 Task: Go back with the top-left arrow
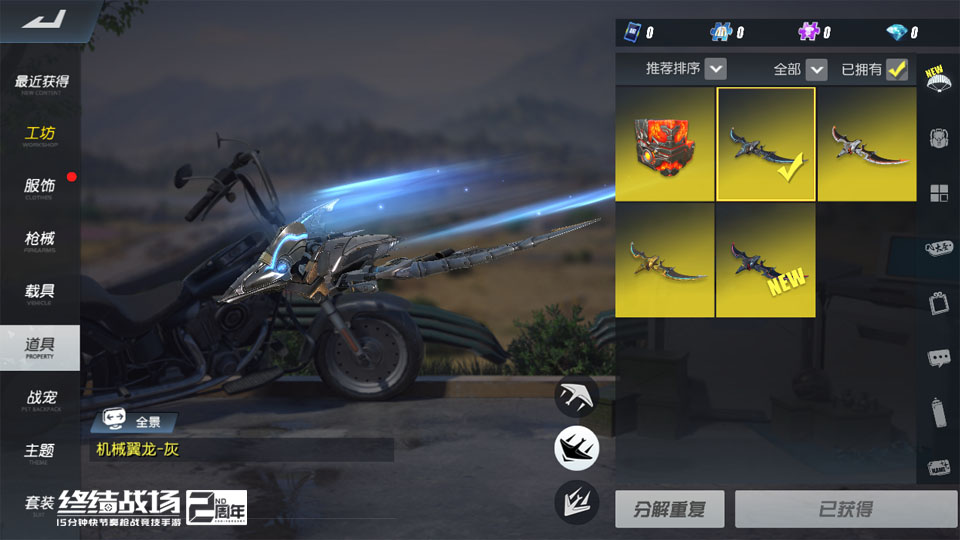(x=45, y=19)
